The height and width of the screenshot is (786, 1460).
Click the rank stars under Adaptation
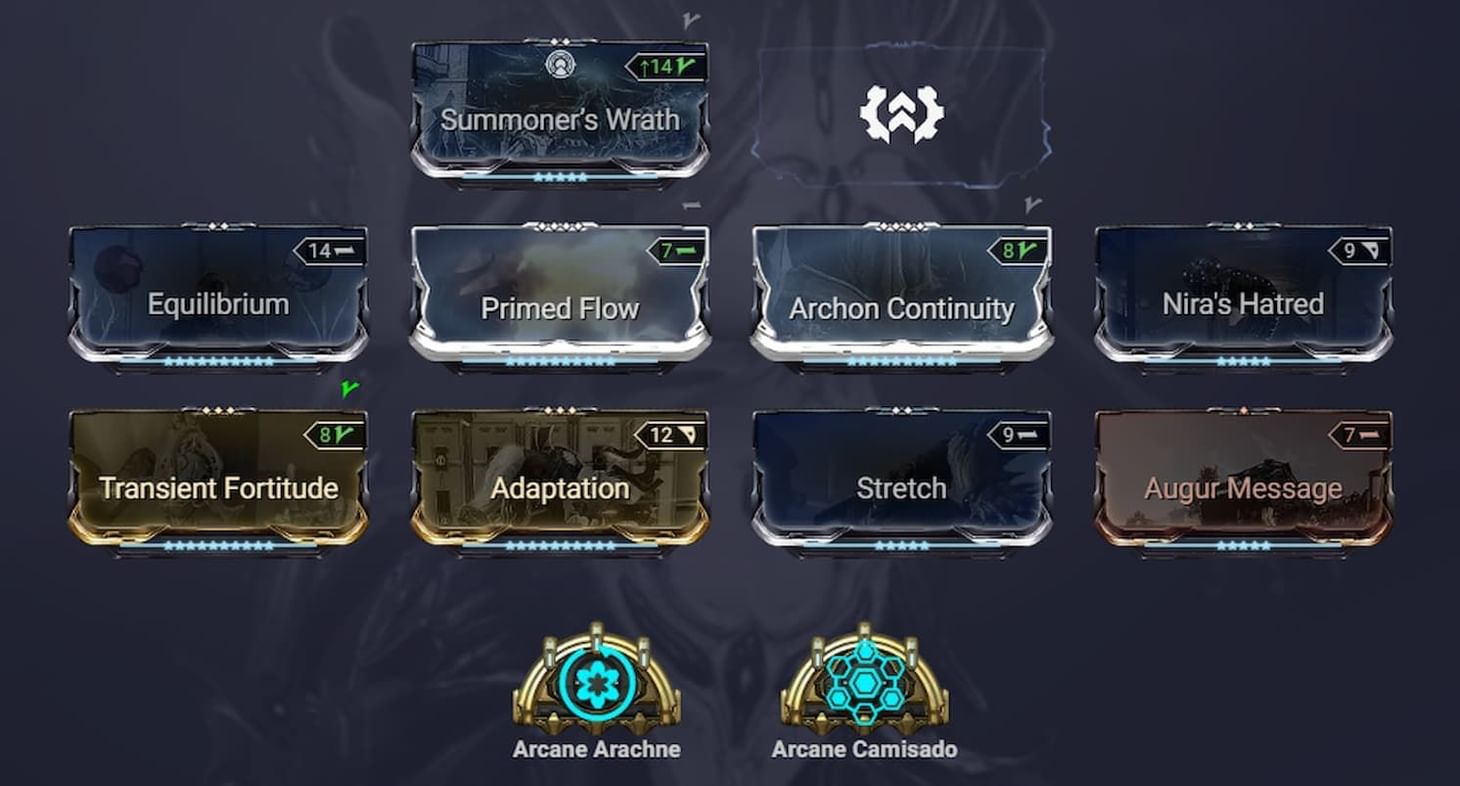click(560, 547)
